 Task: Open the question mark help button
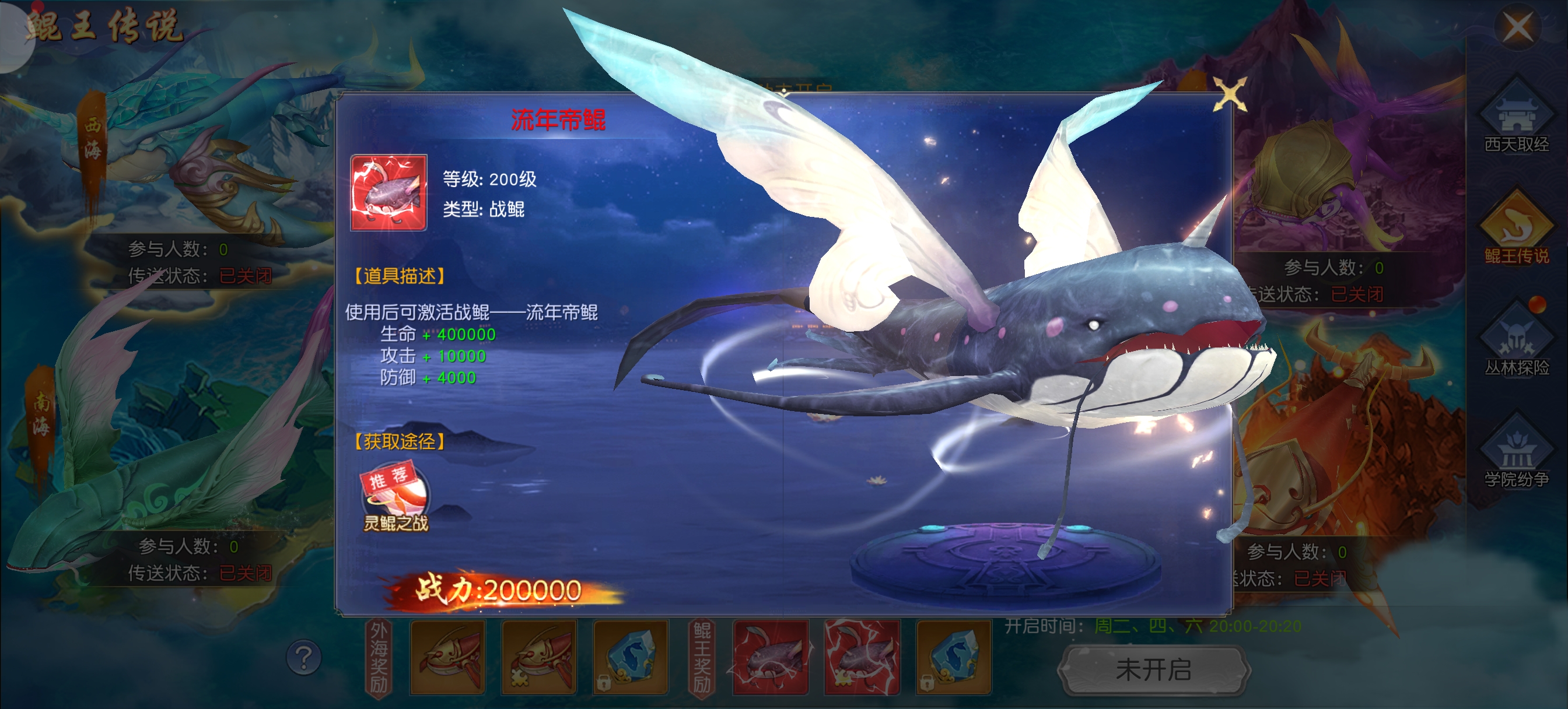(x=304, y=657)
